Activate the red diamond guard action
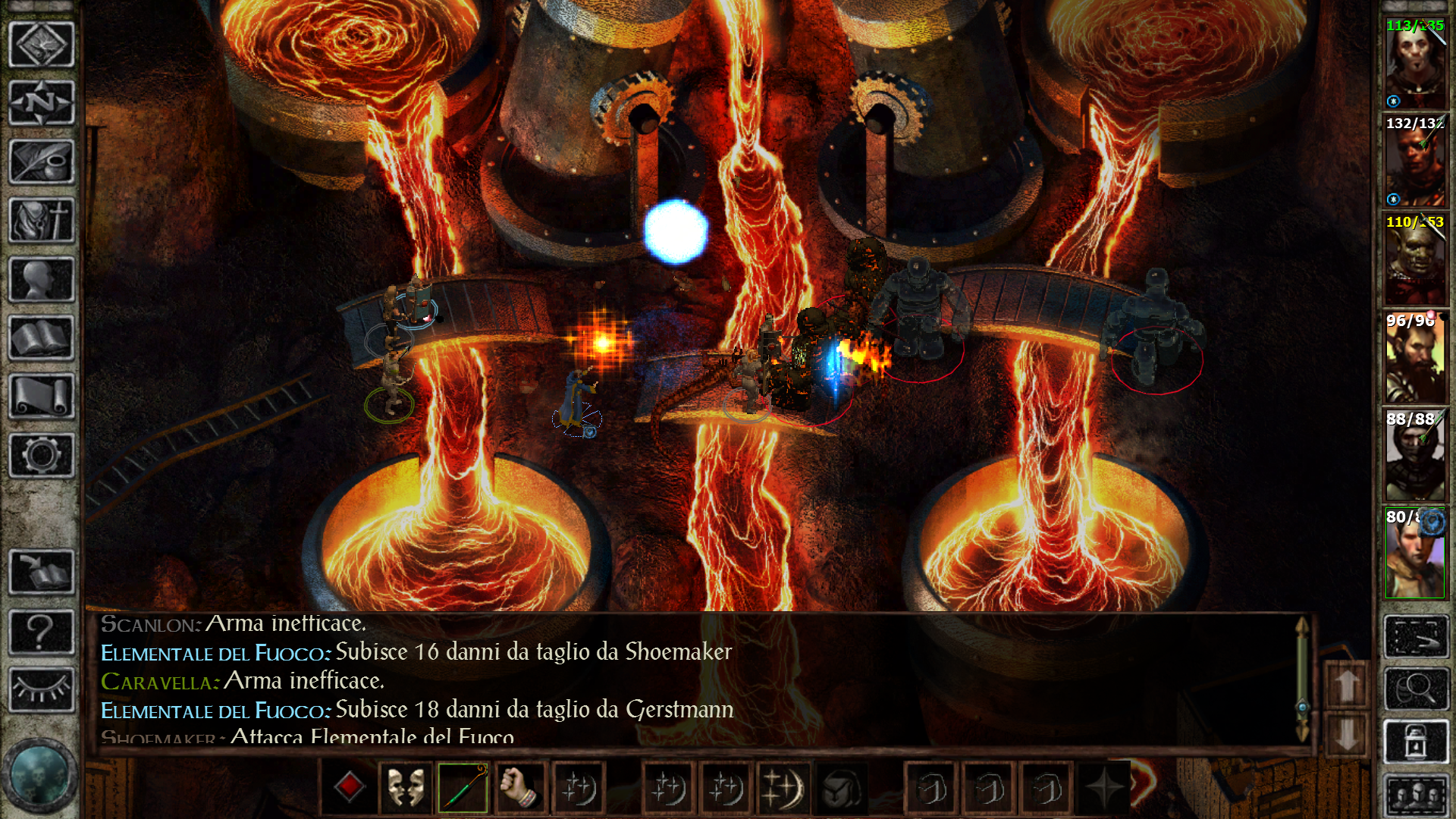 coord(349,788)
